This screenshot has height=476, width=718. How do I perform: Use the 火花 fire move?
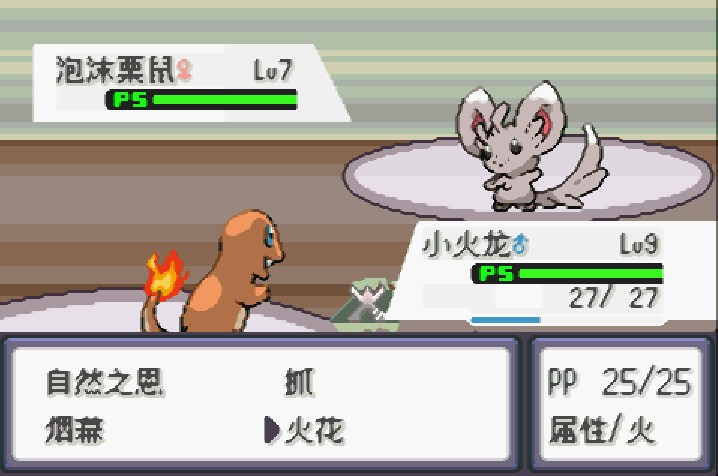click(314, 431)
